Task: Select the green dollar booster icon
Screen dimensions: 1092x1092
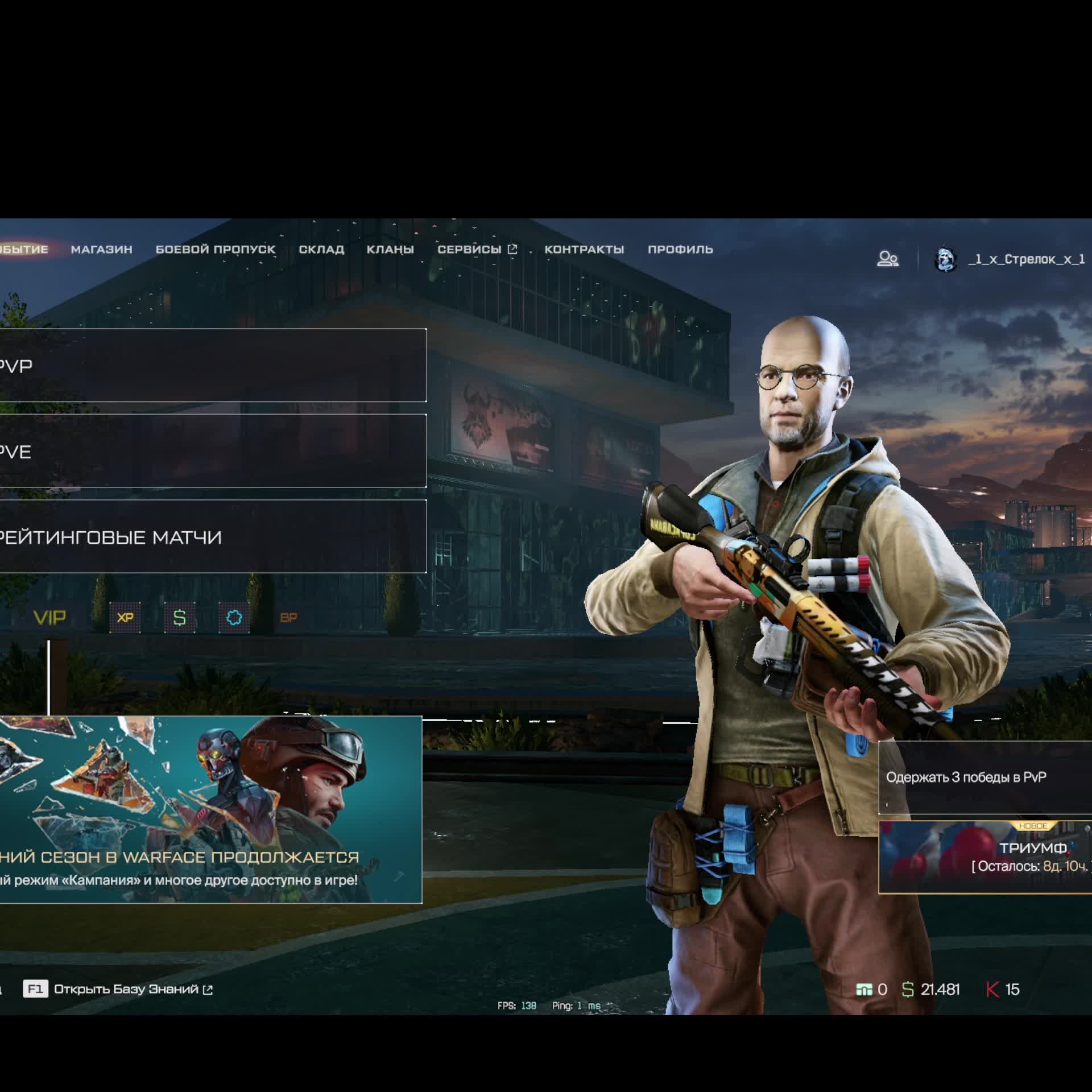Action: coord(180,617)
